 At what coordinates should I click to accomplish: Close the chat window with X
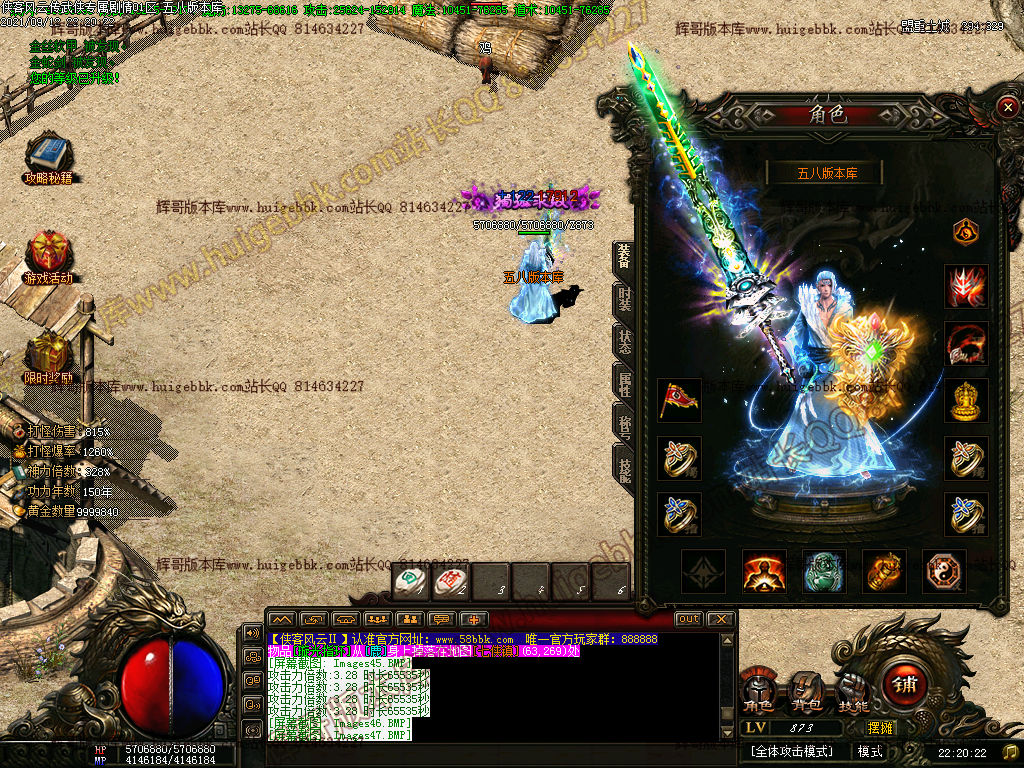(720, 619)
